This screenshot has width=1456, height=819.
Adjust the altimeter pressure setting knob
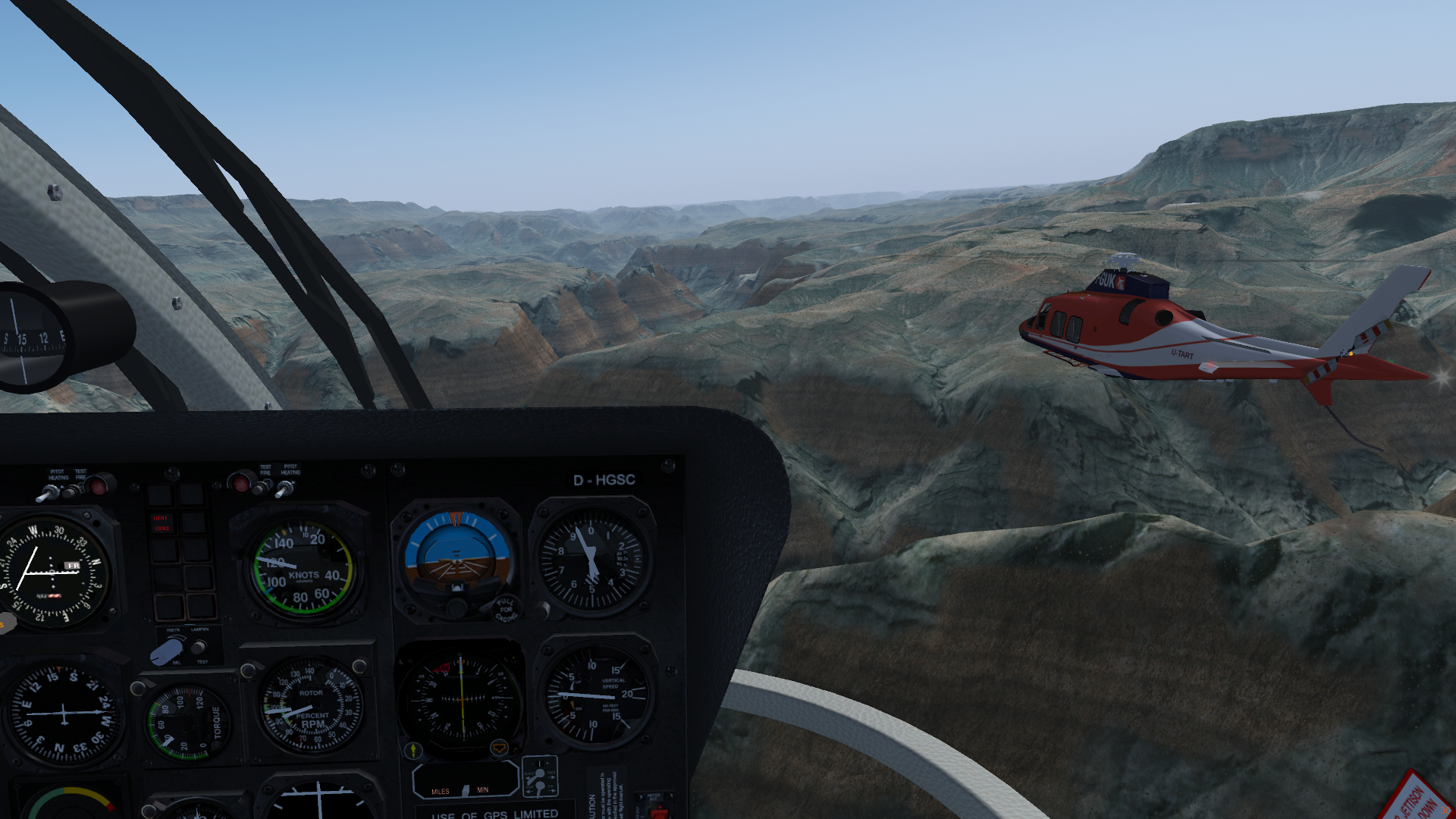click(543, 608)
